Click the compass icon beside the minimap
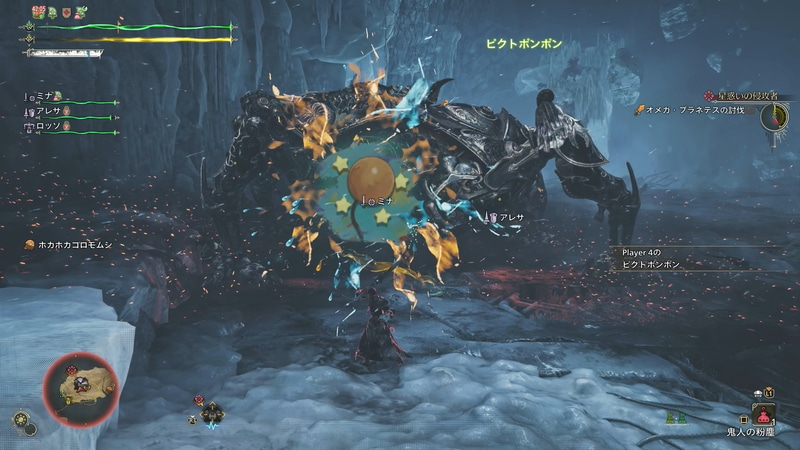800x450 pixels. (x=22, y=420)
